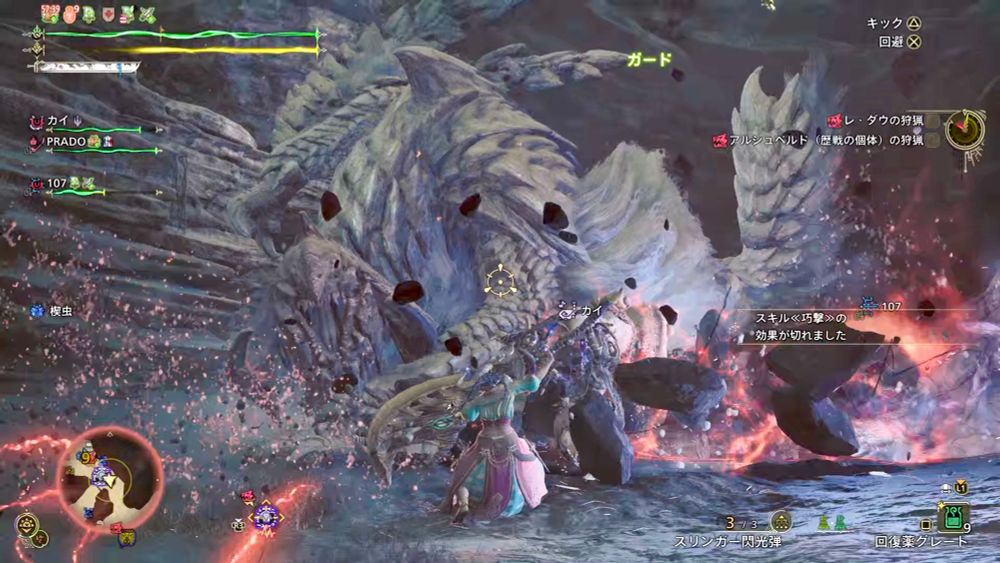
Task: Select the スリンガー閃光弾 slinger ammo icon
Action: coord(782,521)
